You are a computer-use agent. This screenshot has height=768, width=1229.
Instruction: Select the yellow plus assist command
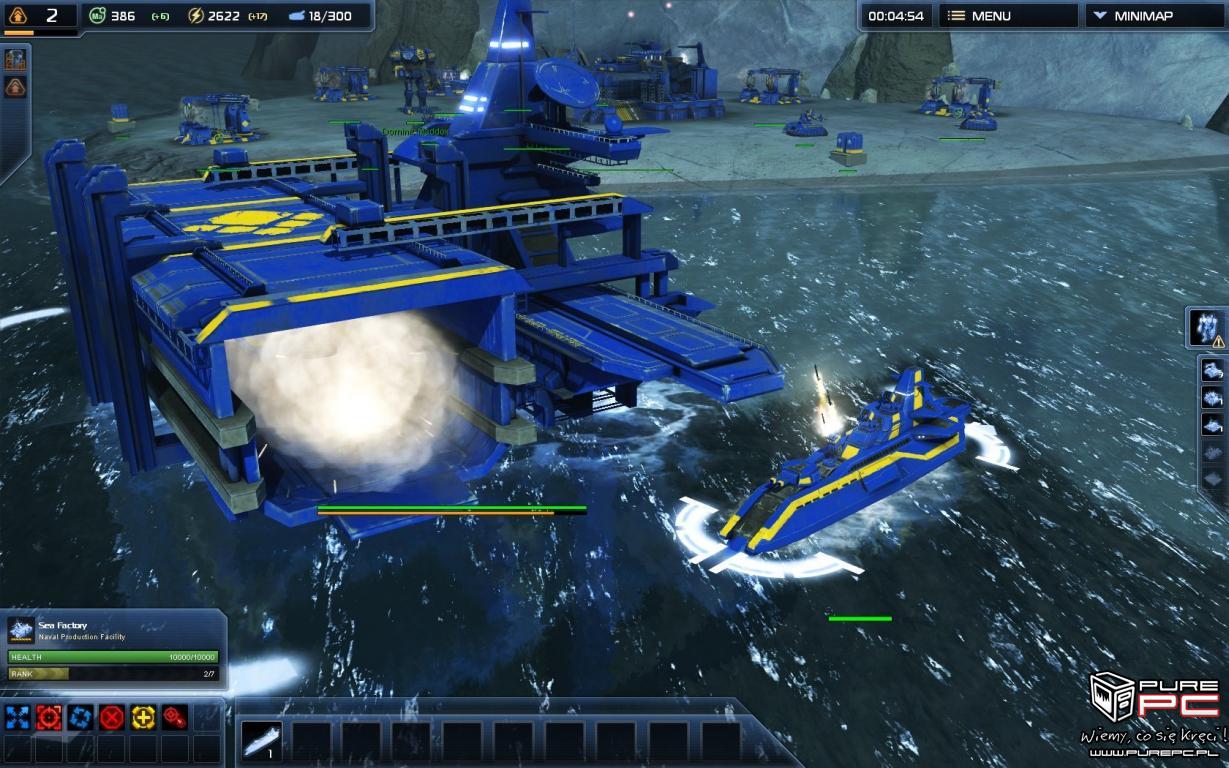143,716
